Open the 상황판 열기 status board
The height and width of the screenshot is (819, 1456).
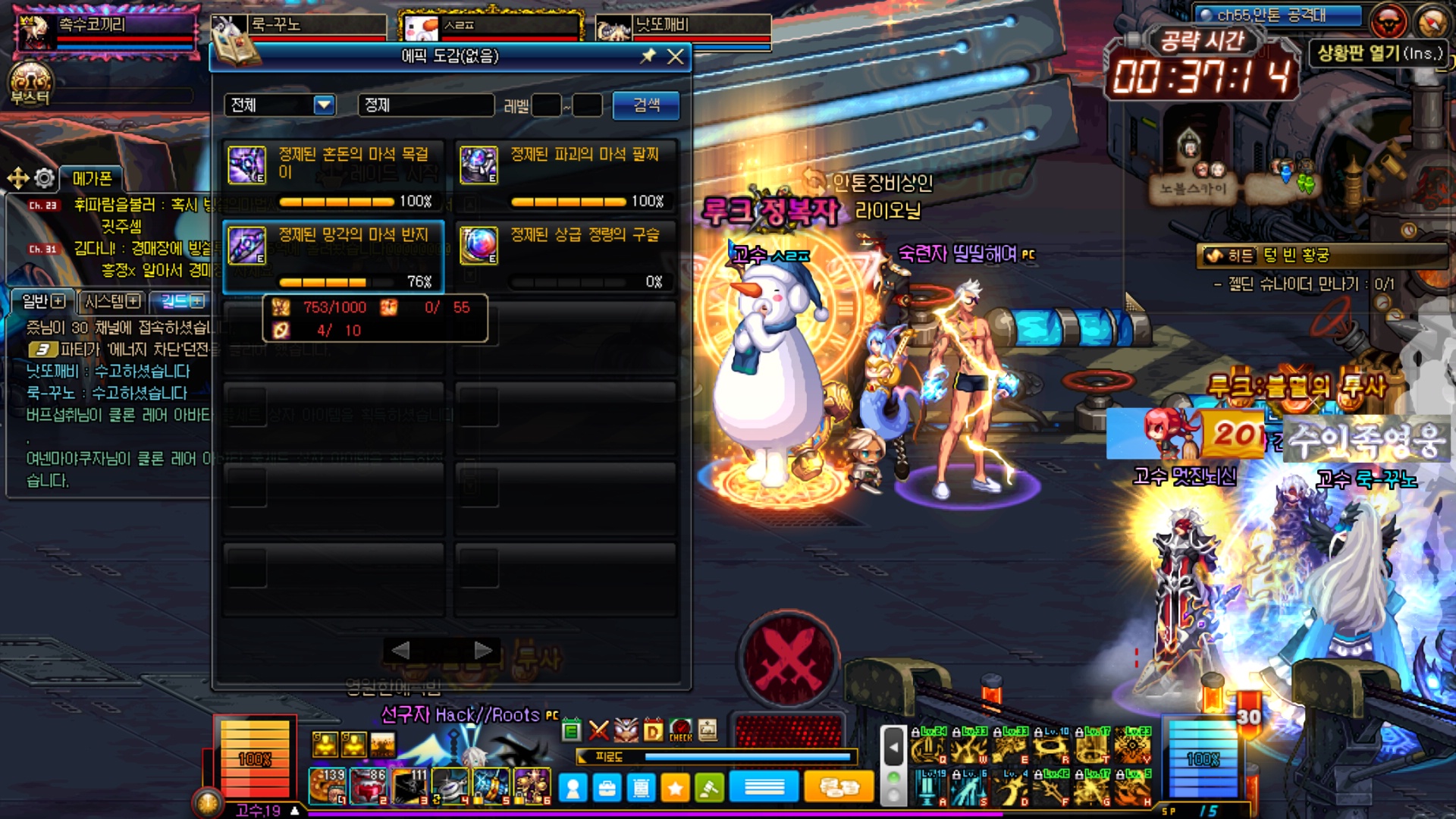(1379, 53)
